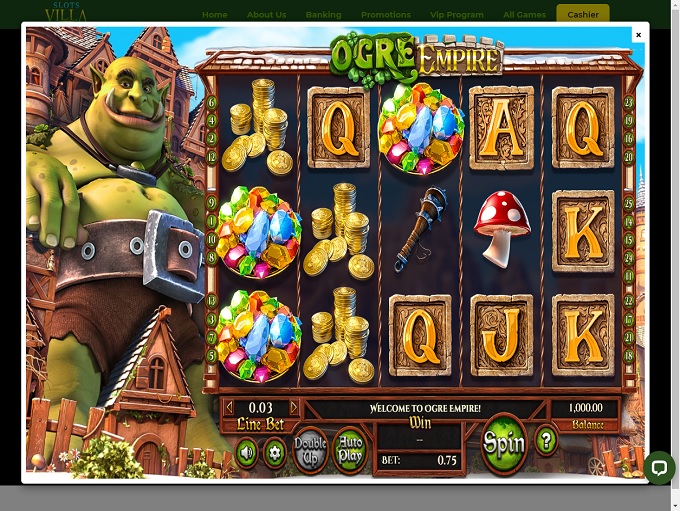Open the live chat bubble

pyautogui.click(x=659, y=467)
